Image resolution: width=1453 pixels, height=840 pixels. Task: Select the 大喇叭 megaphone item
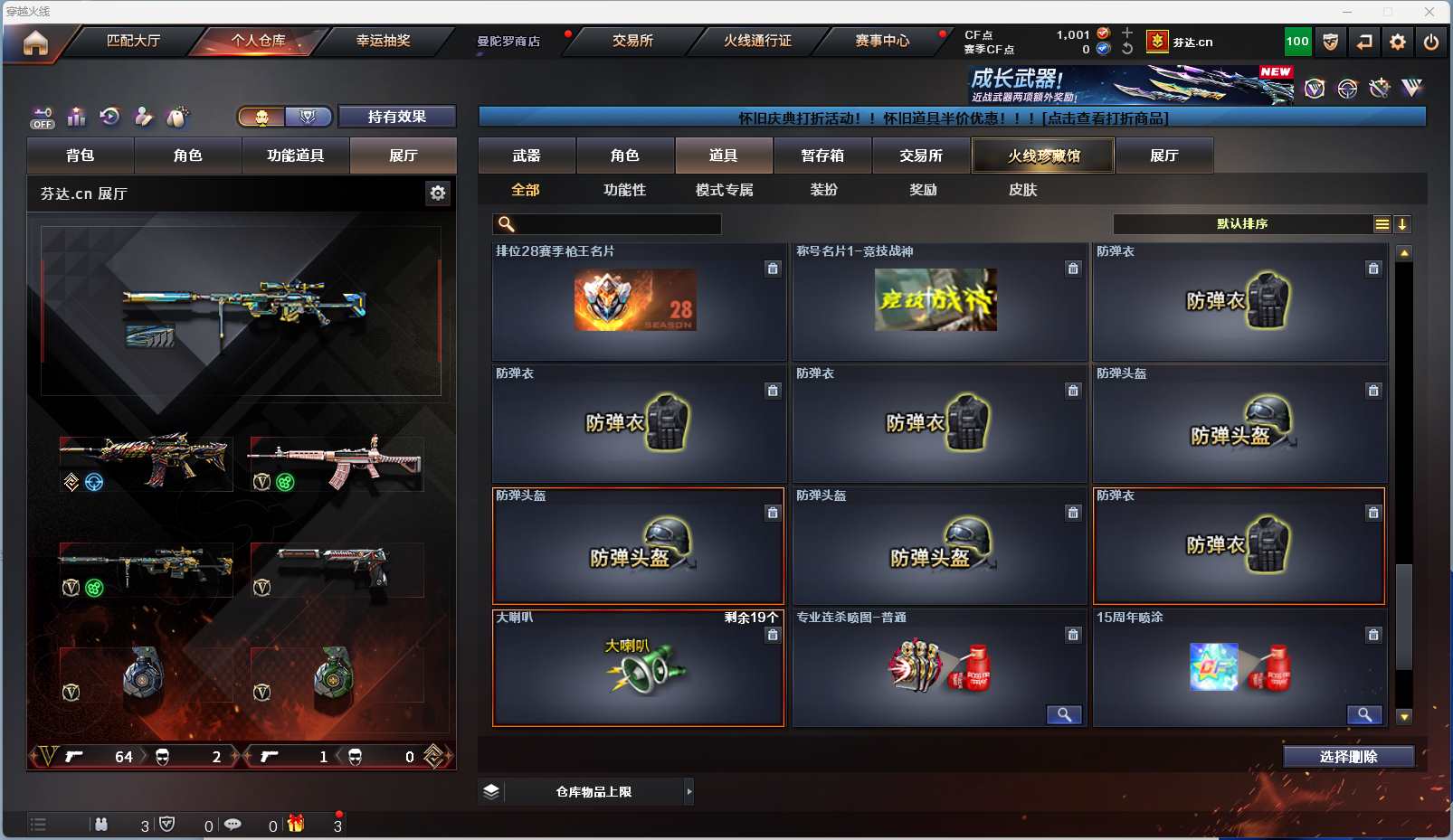click(x=638, y=669)
